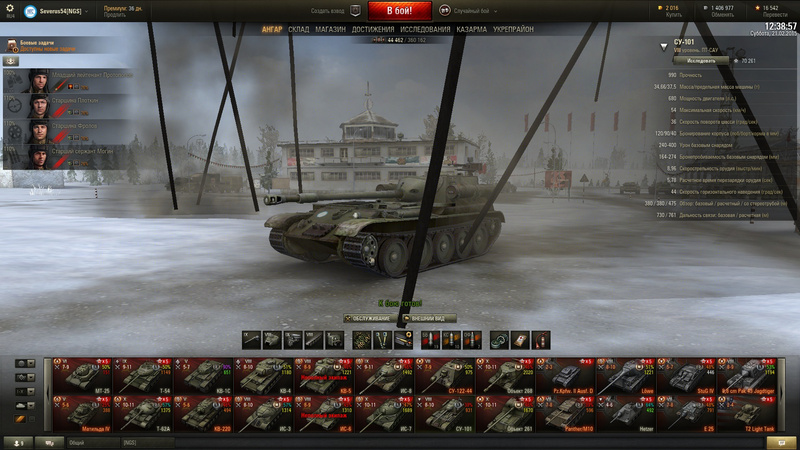Open the УКРЕПРАЙОН tab
The image size is (800, 450).
[513, 30]
